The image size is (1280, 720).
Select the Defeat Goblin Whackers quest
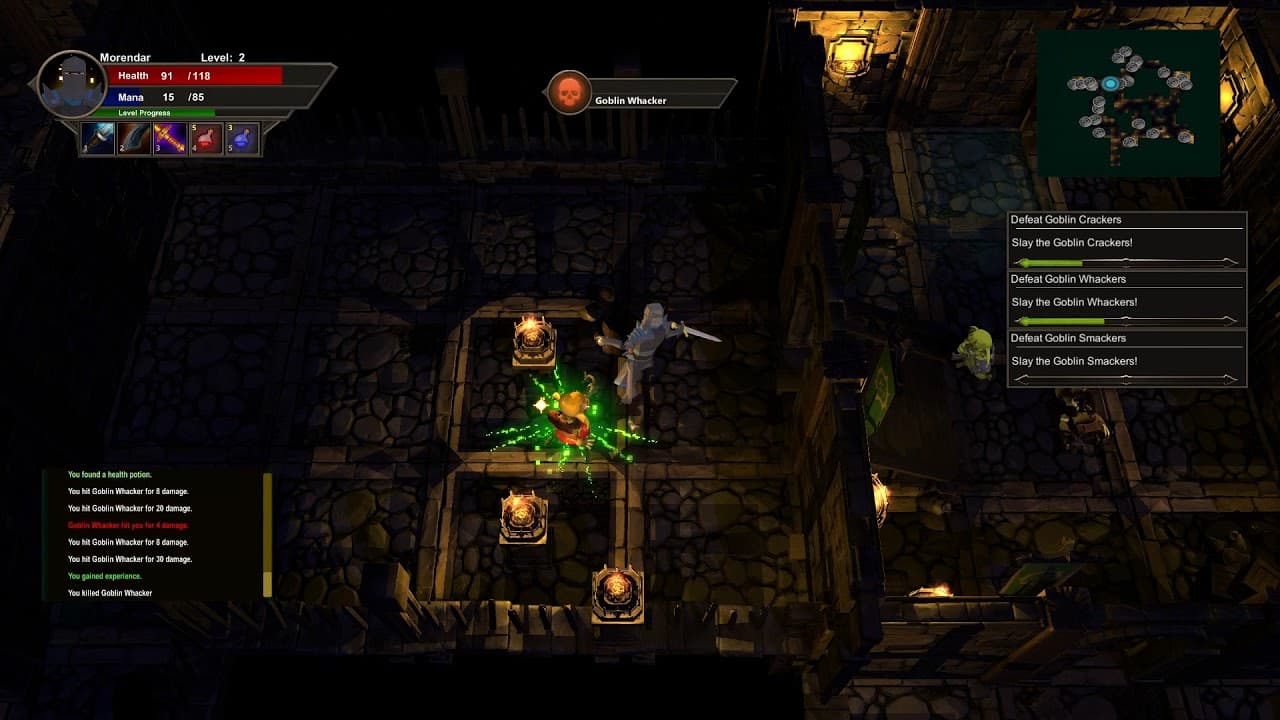[1127, 300]
